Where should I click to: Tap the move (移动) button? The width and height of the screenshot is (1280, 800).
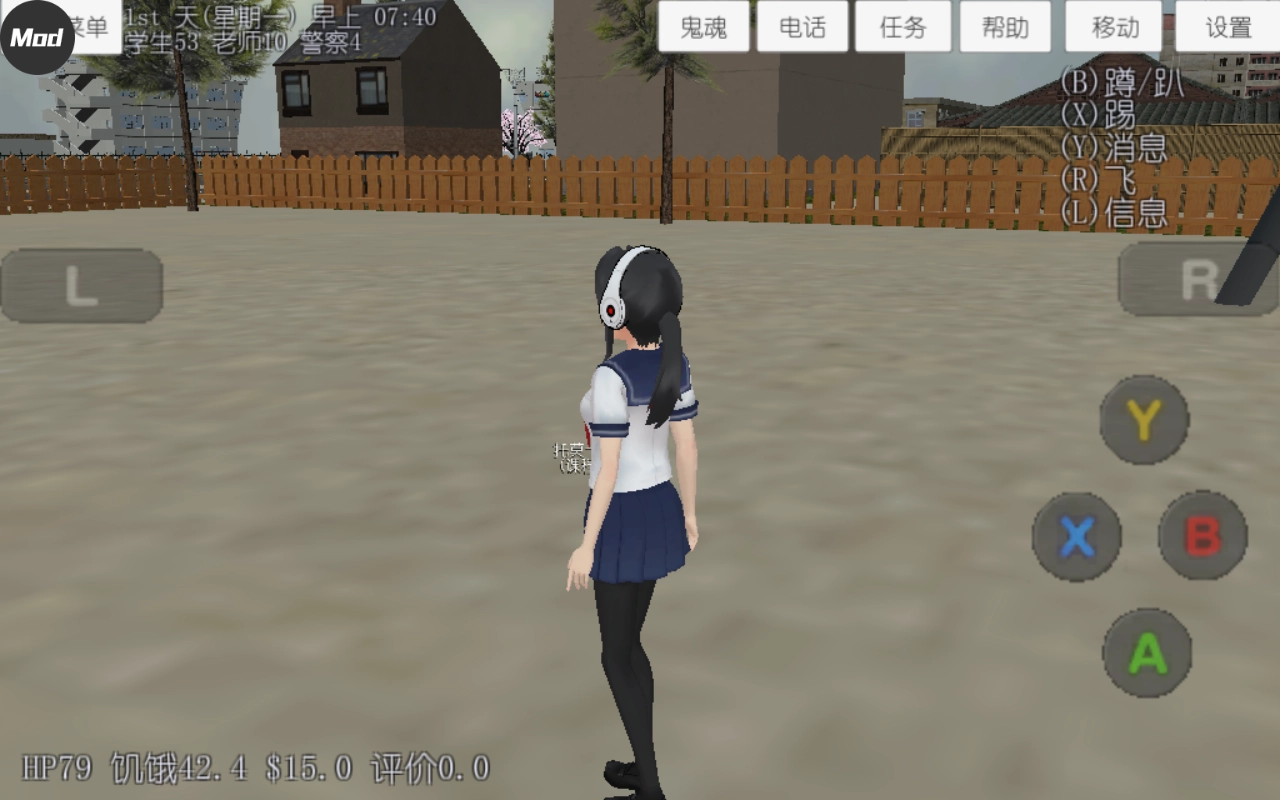1112,27
